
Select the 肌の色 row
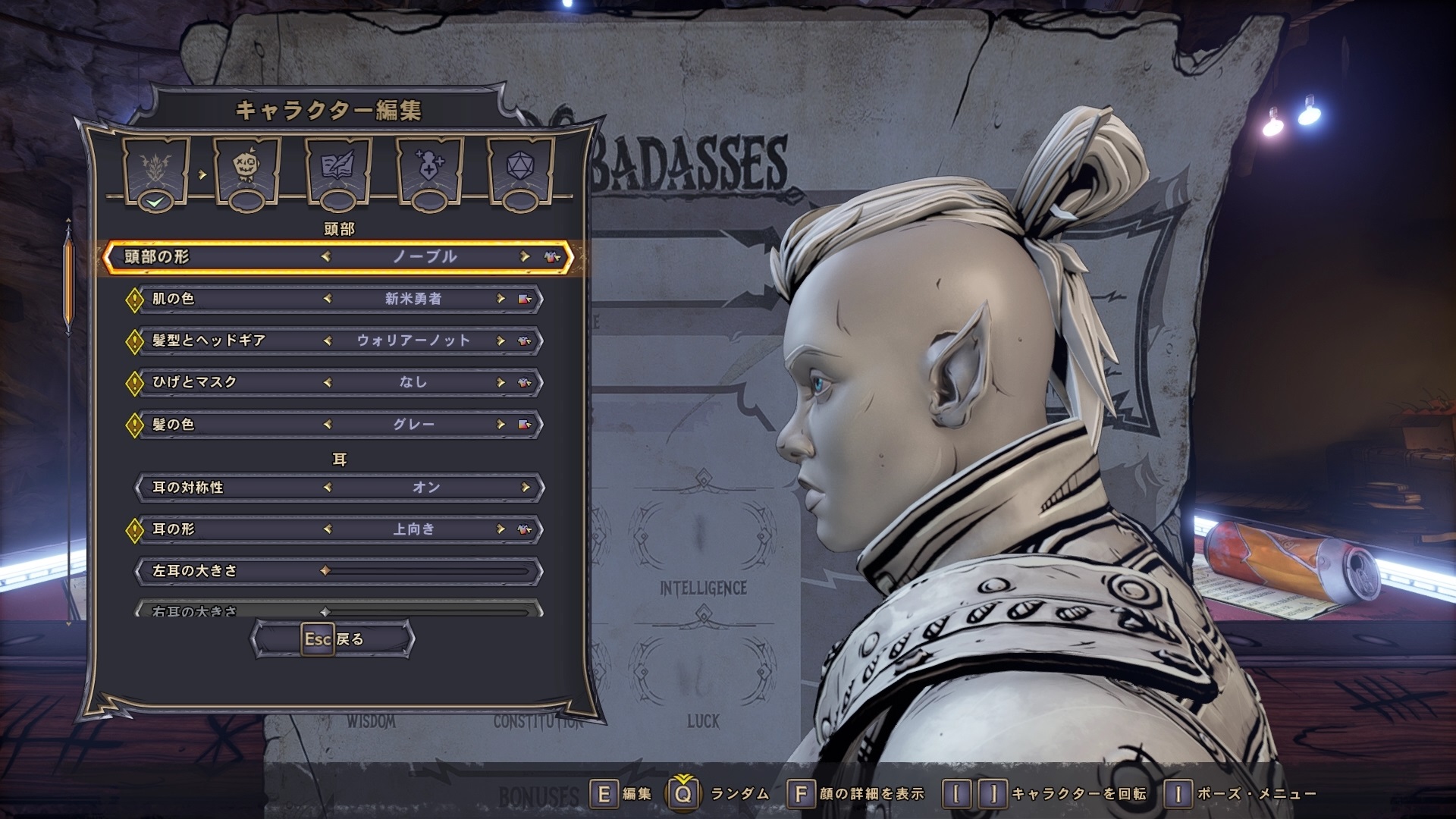(x=337, y=299)
